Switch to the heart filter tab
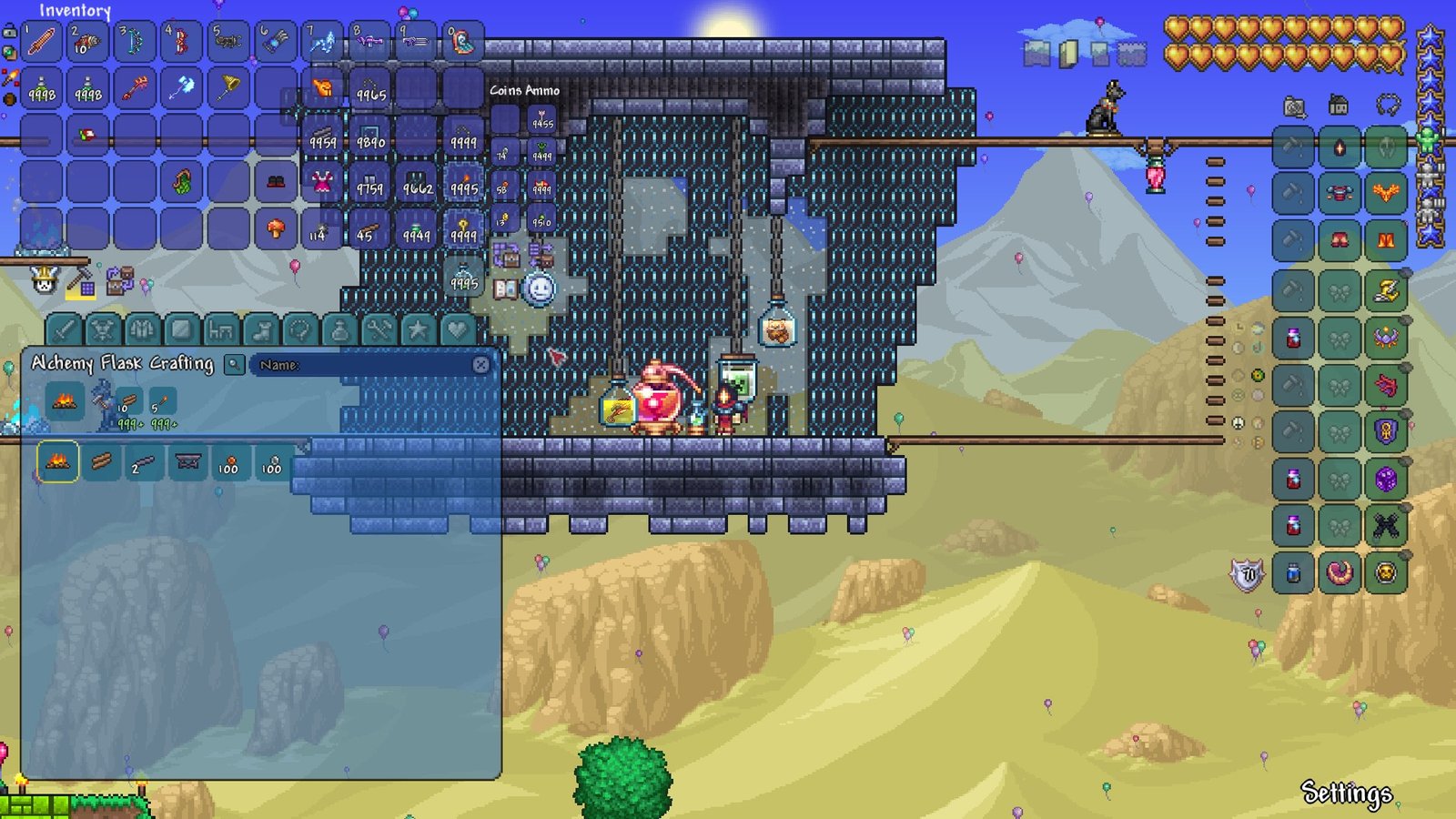Screen dimensions: 1456x819 [458, 329]
